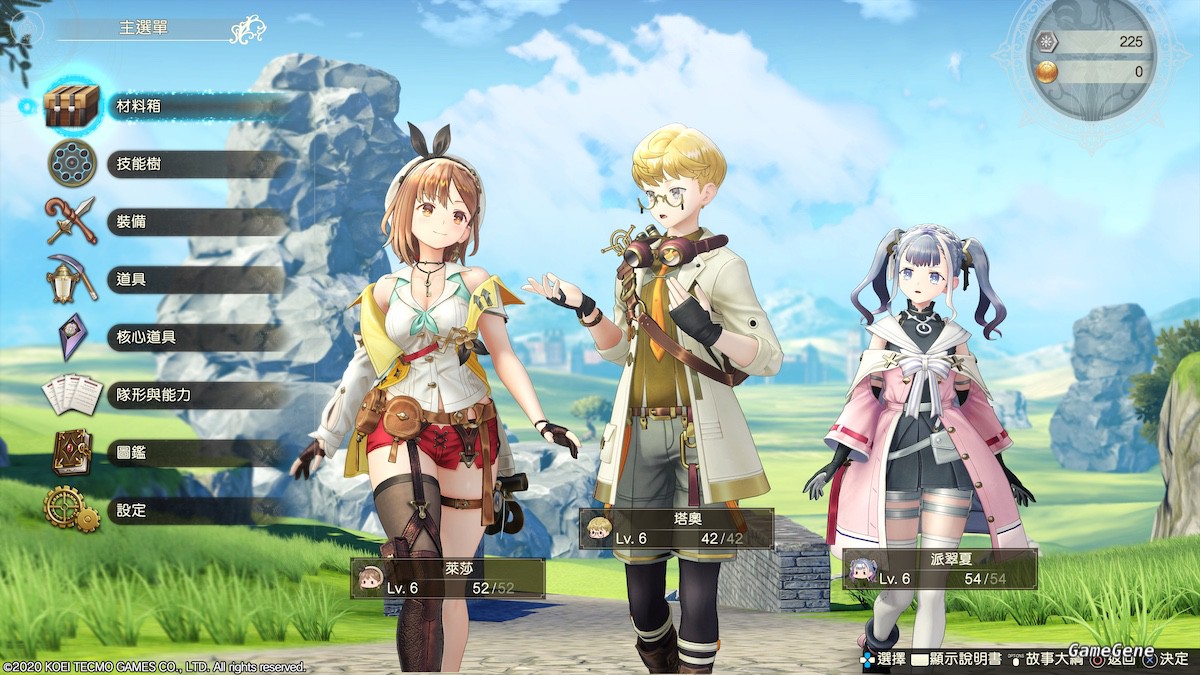Click the circular skill tree icon
Image resolution: width=1200 pixels, height=675 pixels.
72,163
